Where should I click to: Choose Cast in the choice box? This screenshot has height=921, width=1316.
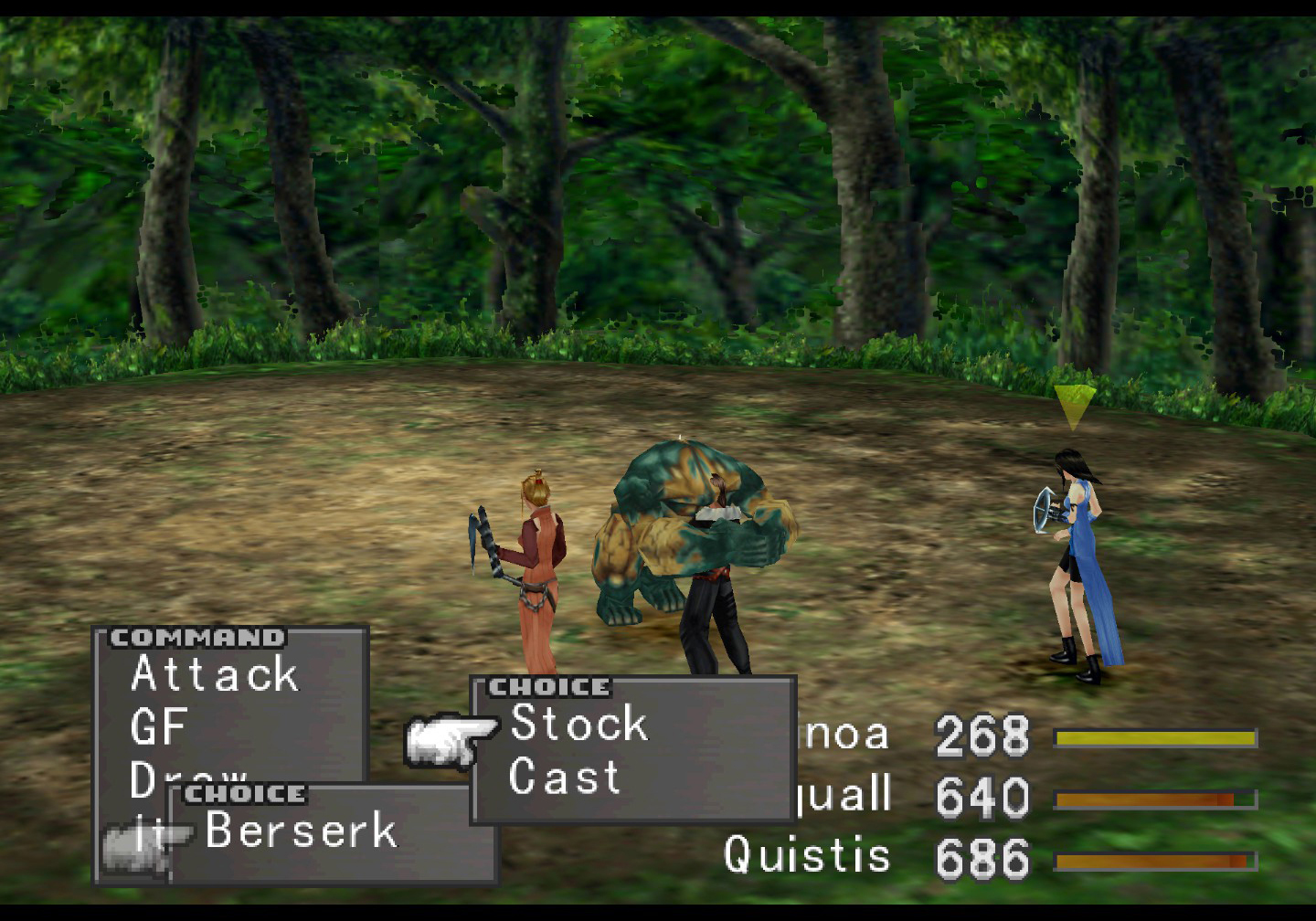point(564,778)
